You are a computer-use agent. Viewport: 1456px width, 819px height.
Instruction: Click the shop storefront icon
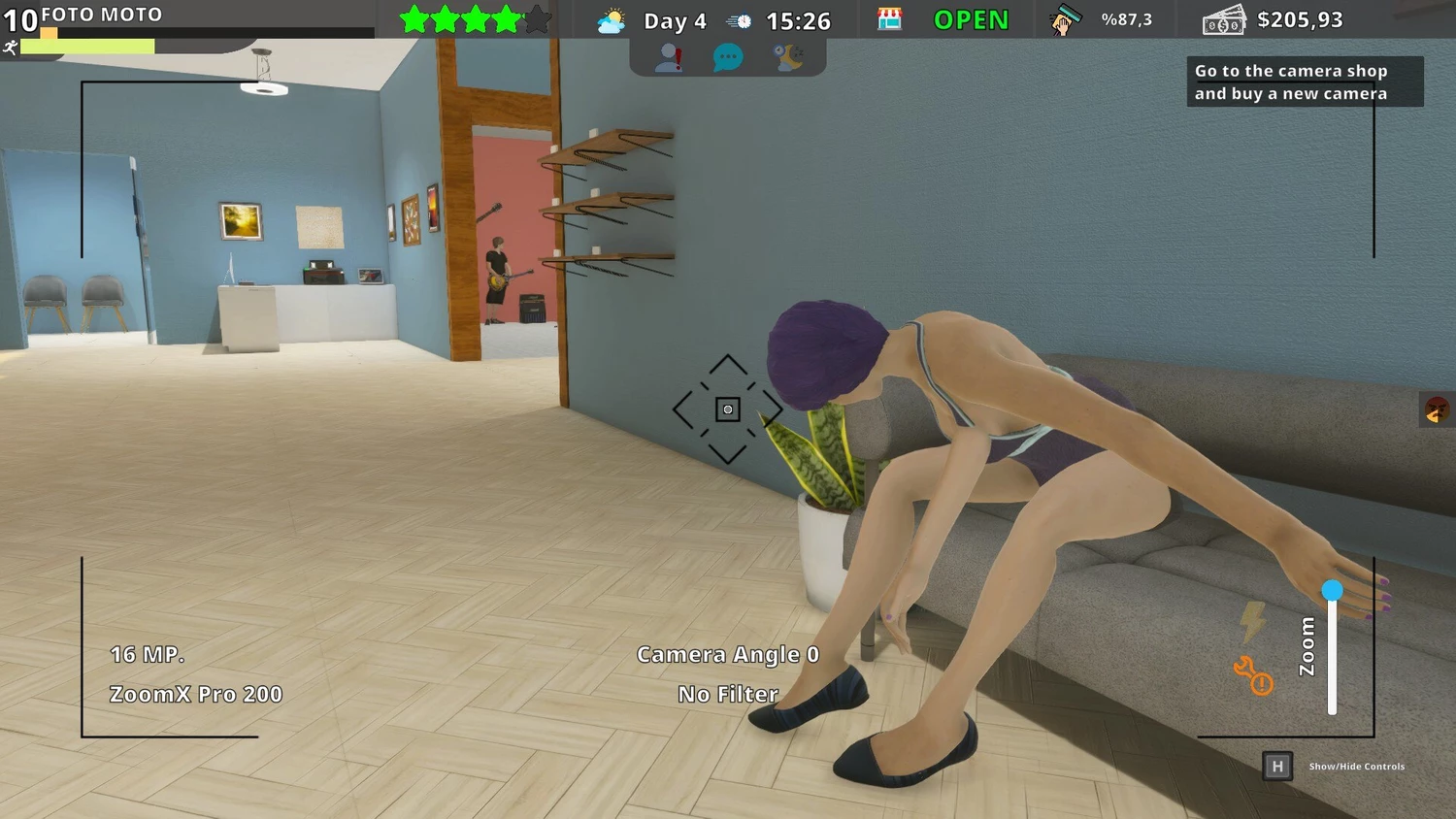pyautogui.click(x=889, y=19)
